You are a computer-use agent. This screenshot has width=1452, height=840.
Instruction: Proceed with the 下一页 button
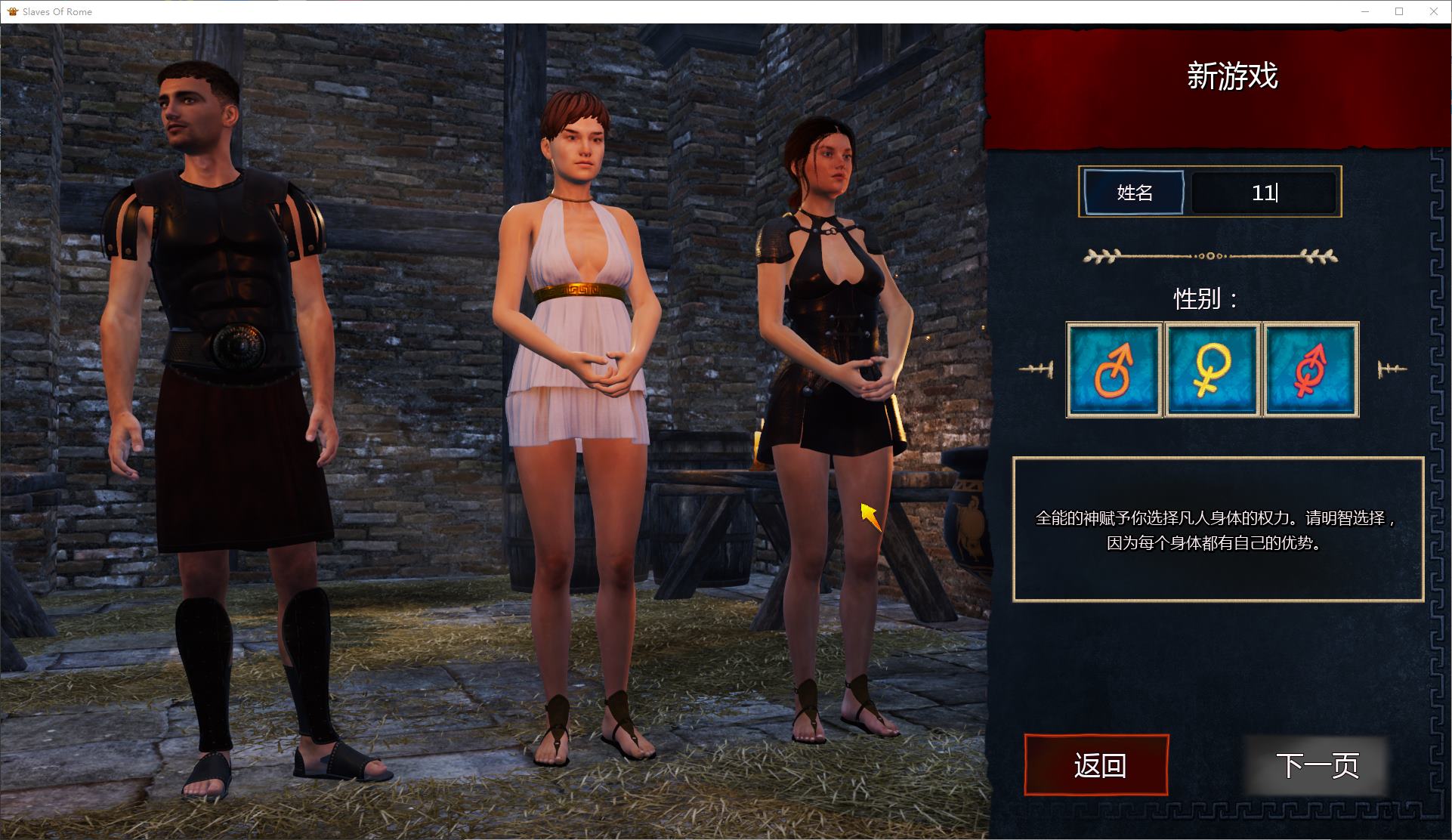(x=1317, y=765)
